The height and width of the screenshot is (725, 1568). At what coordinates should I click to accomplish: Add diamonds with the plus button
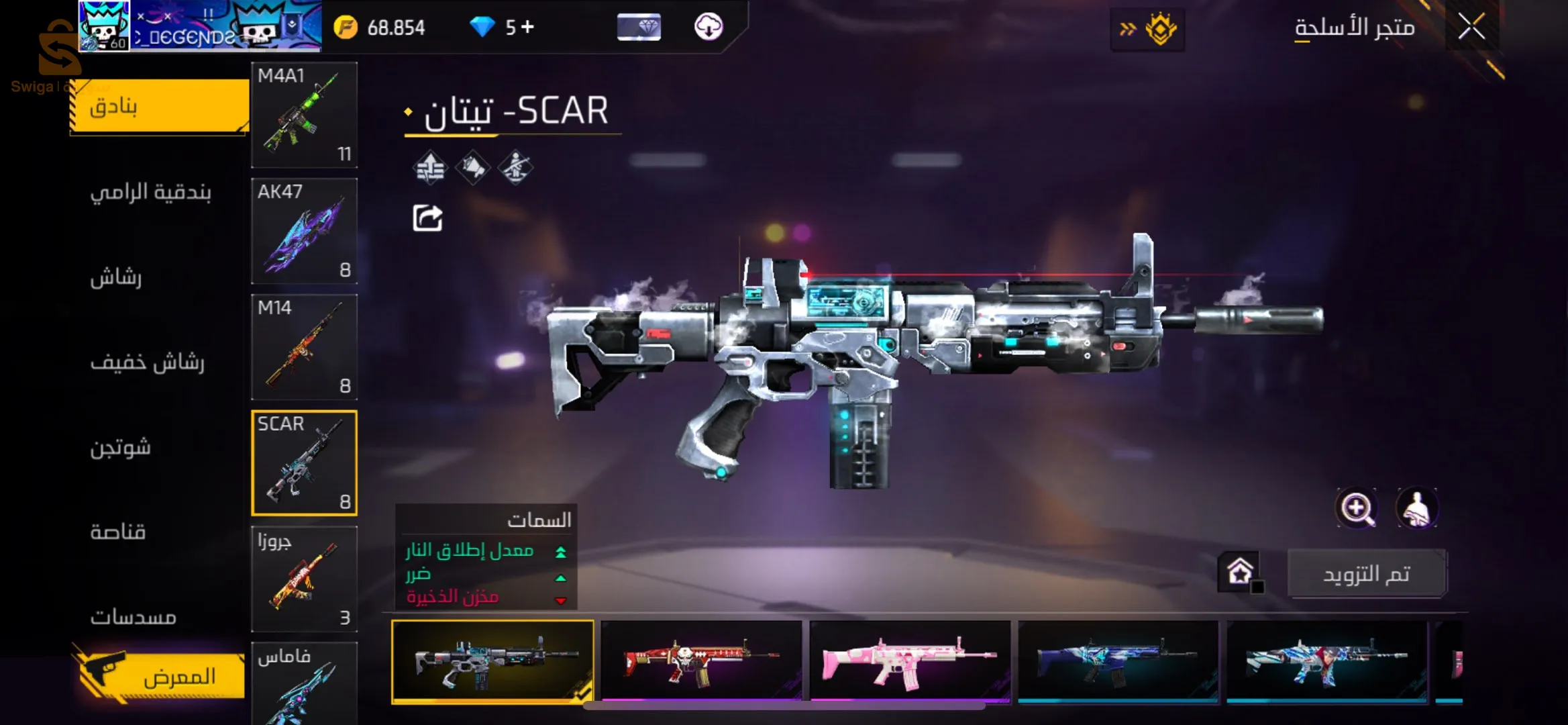[x=527, y=27]
